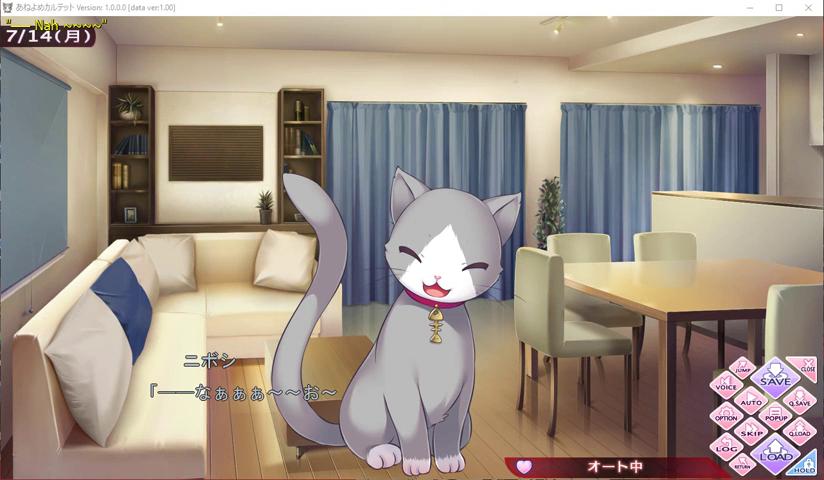Click the RETURN button

(x=742, y=464)
